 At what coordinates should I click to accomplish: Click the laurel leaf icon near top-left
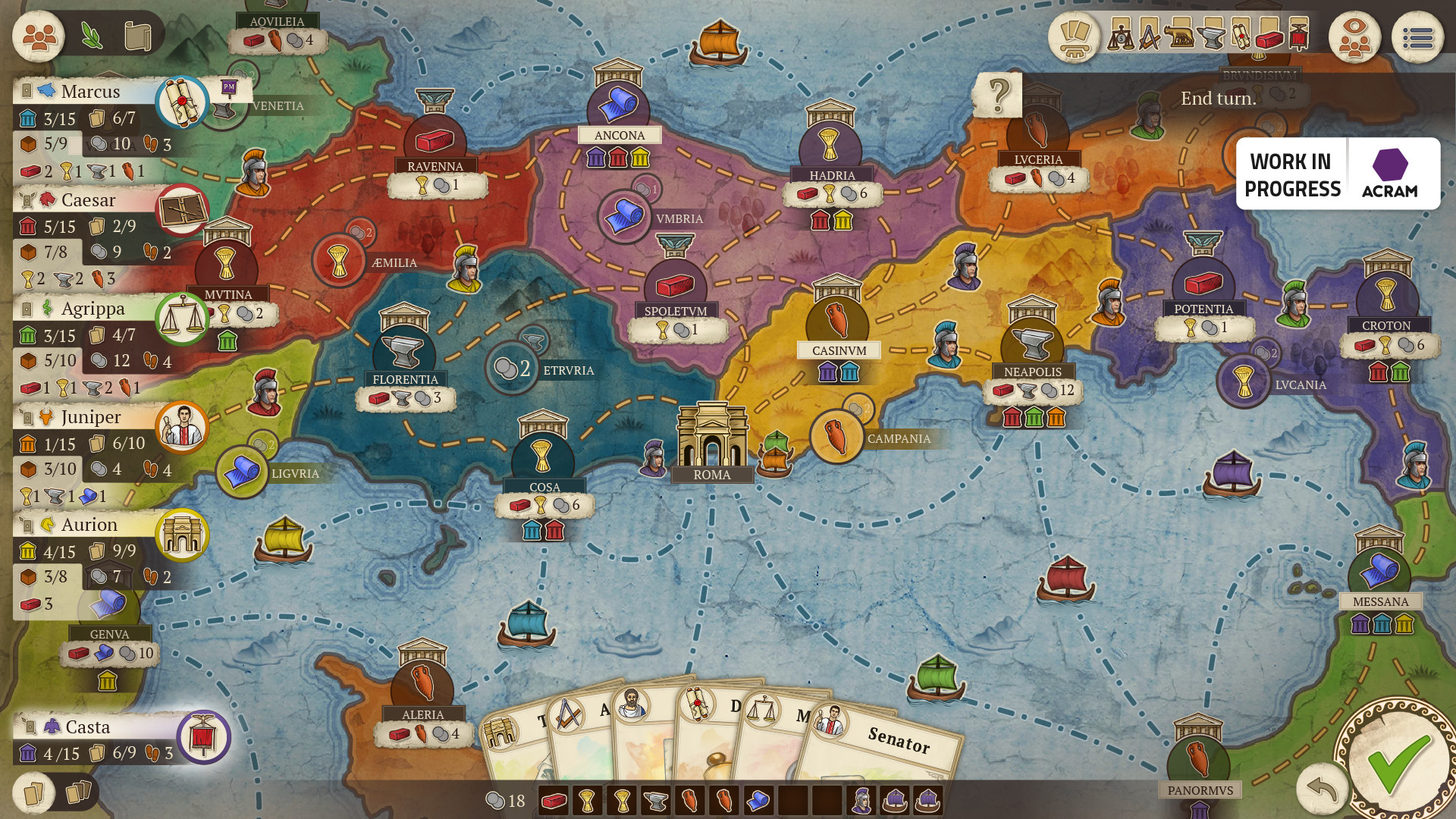(x=93, y=33)
